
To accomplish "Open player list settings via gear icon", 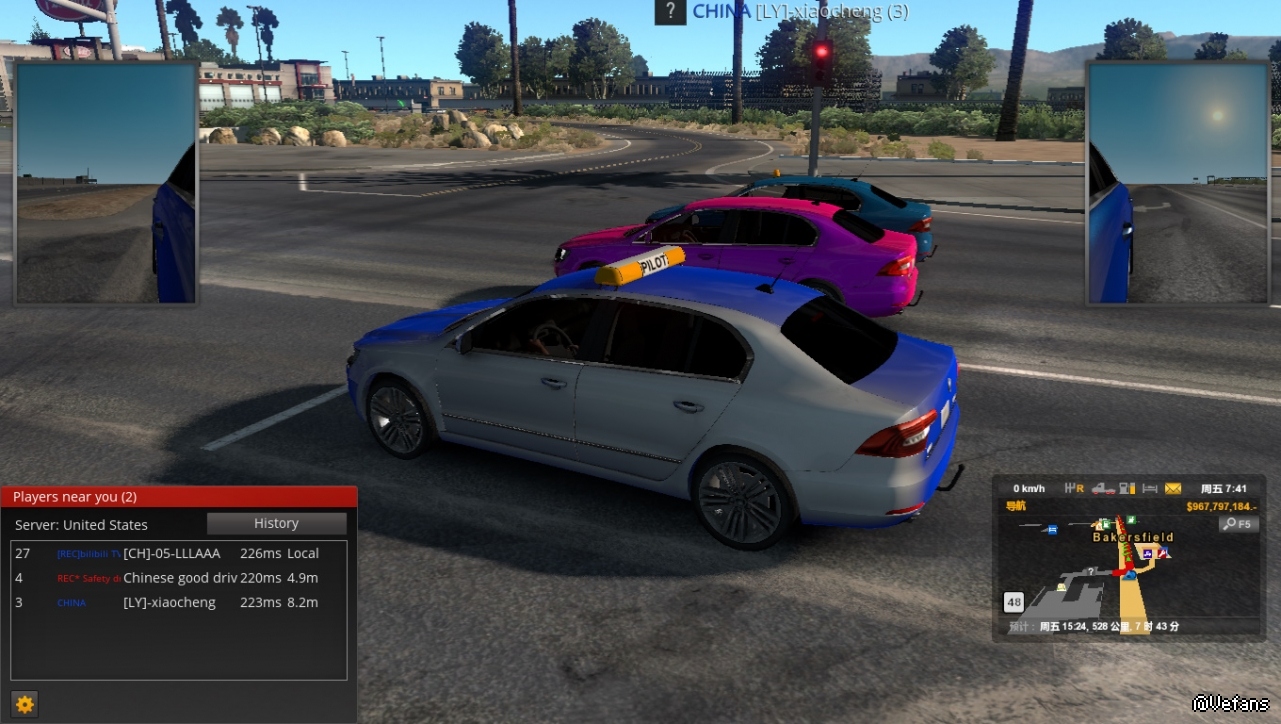I will (x=25, y=704).
